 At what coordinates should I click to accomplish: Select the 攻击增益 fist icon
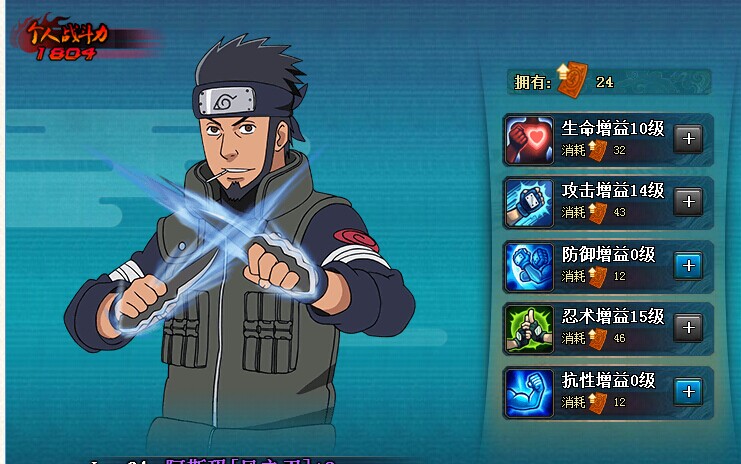pos(530,202)
